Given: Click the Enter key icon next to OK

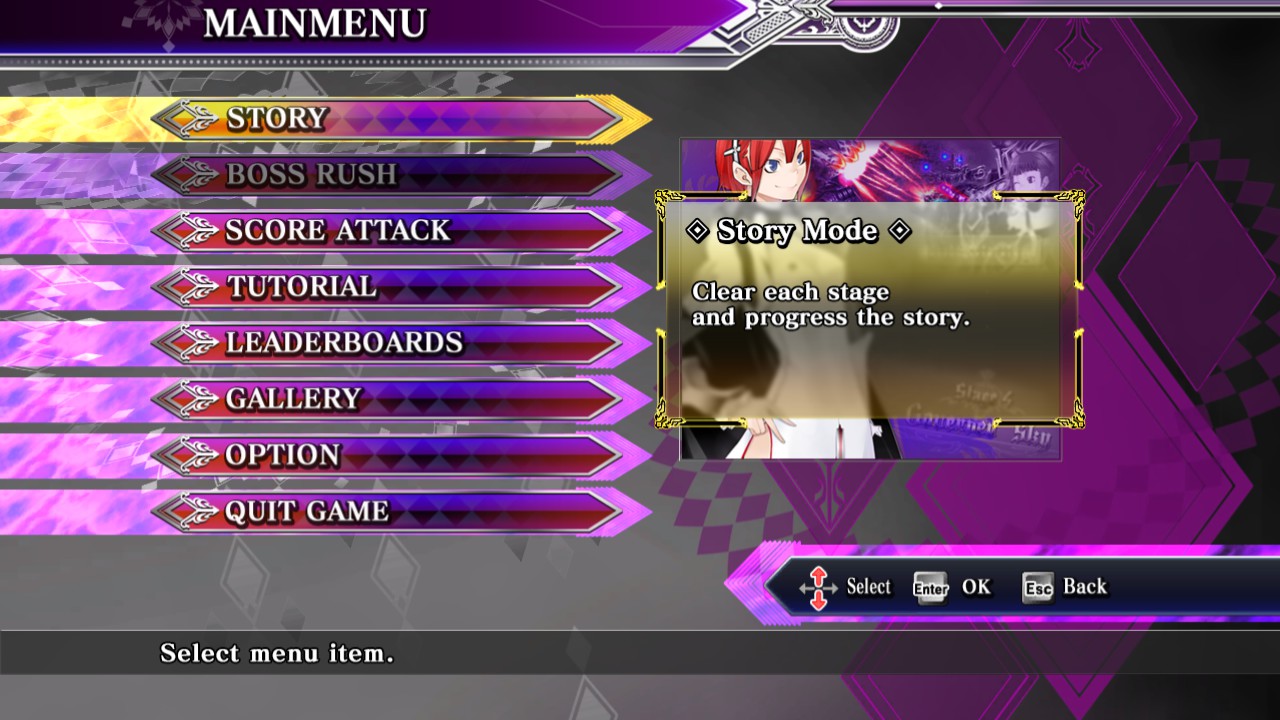Looking at the screenshot, I should coord(932,588).
